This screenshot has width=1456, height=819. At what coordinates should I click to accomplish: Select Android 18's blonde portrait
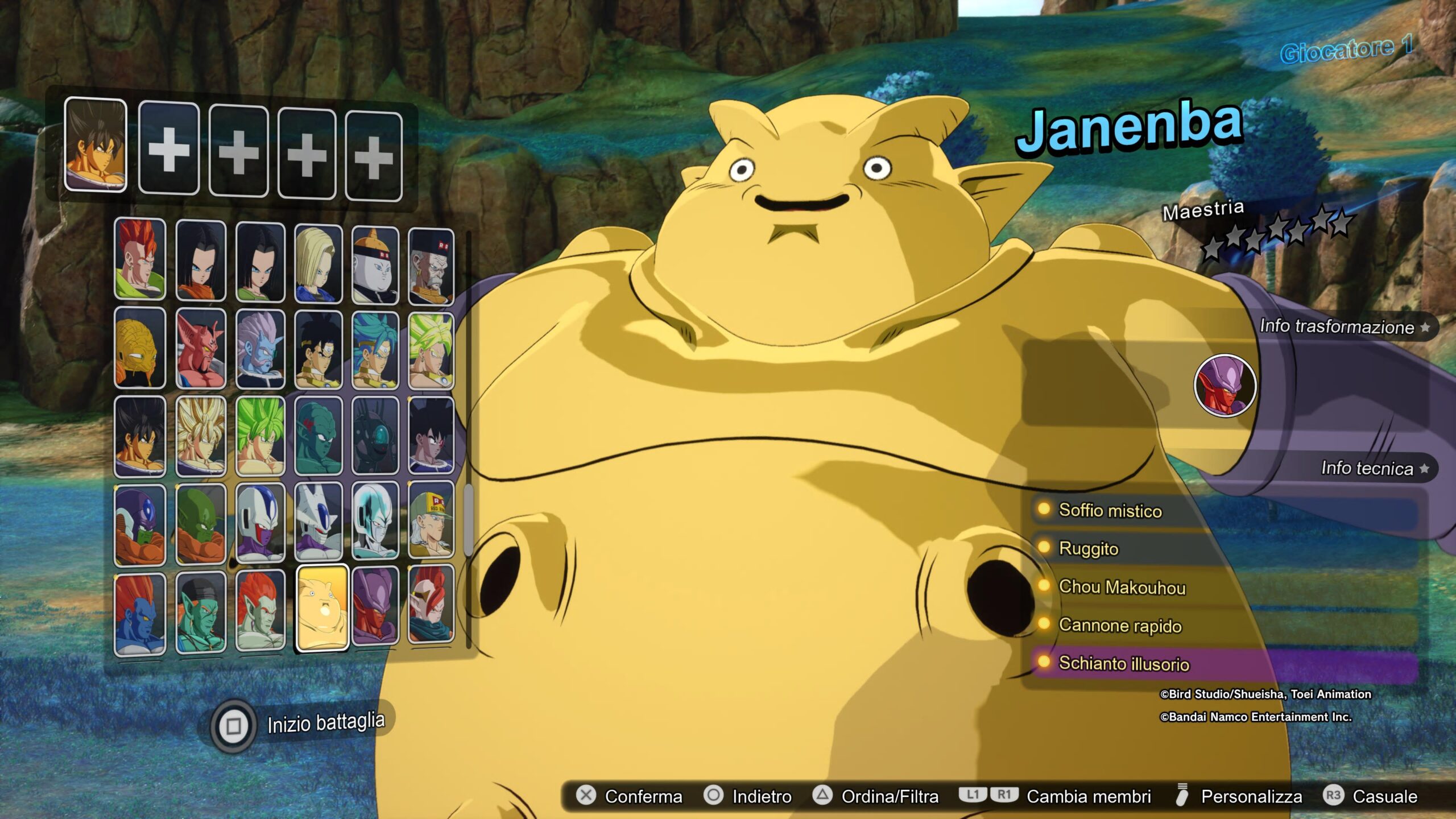tap(318, 263)
